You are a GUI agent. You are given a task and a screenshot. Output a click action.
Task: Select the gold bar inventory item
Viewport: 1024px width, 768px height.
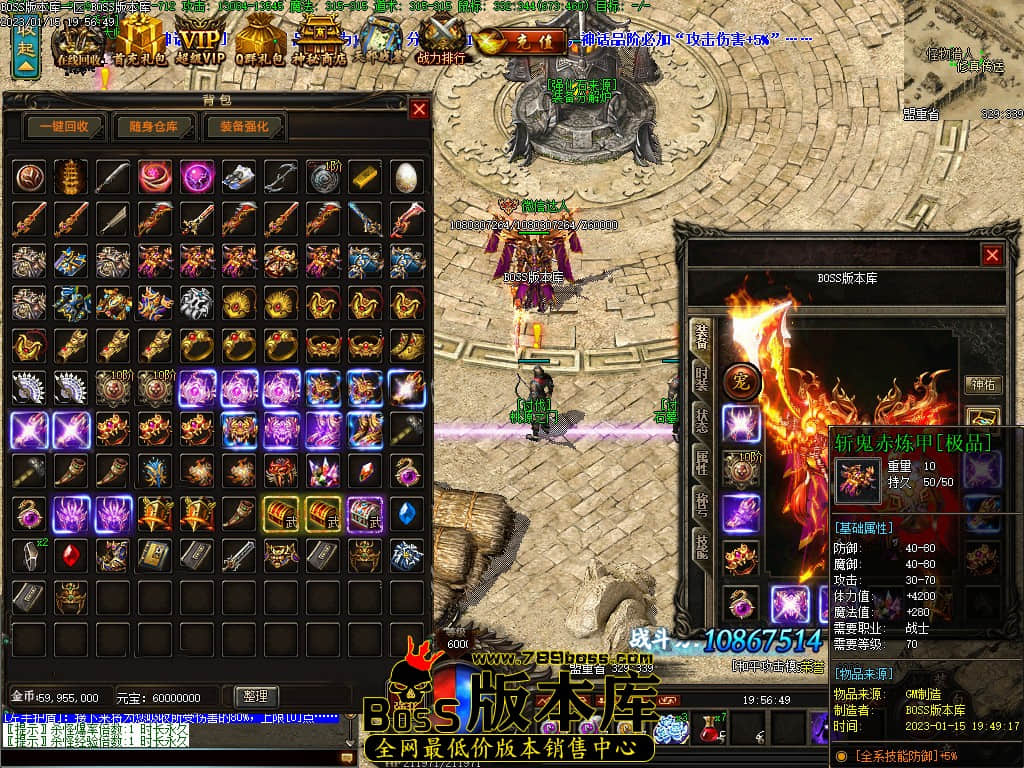pos(364,175)
